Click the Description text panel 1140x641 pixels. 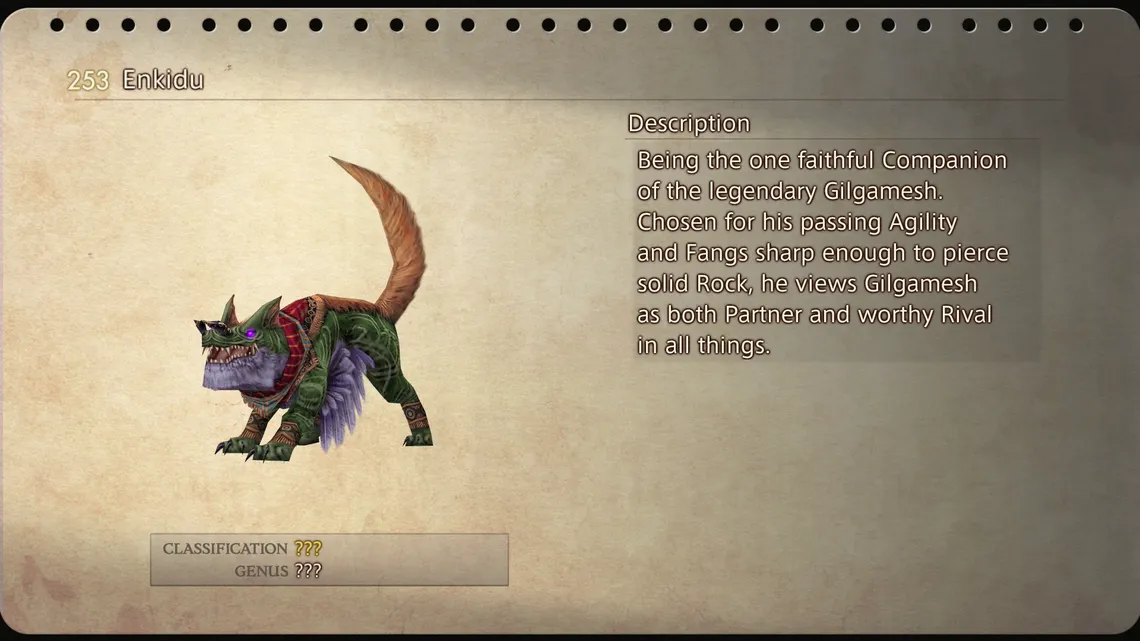click(x=832, y=252)
